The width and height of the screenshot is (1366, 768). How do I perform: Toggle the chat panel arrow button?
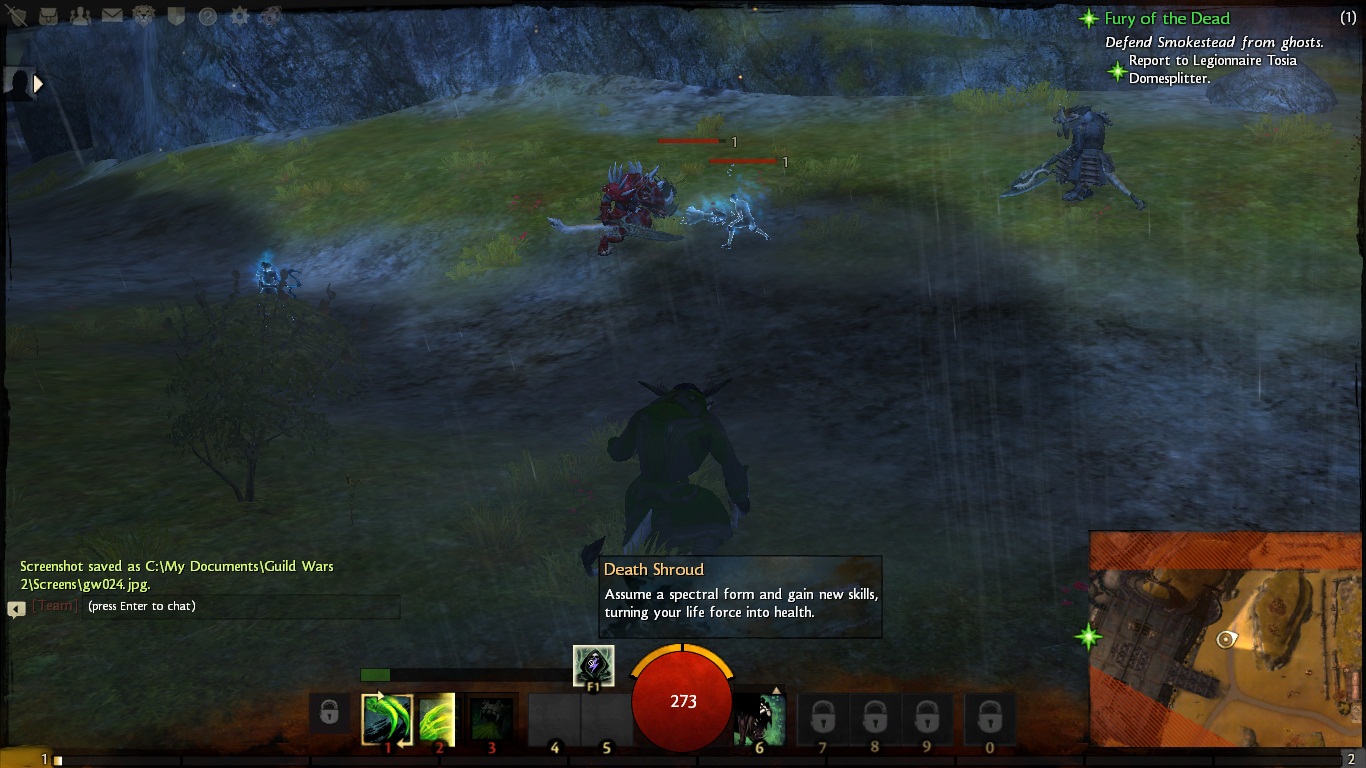pos(16,608)
